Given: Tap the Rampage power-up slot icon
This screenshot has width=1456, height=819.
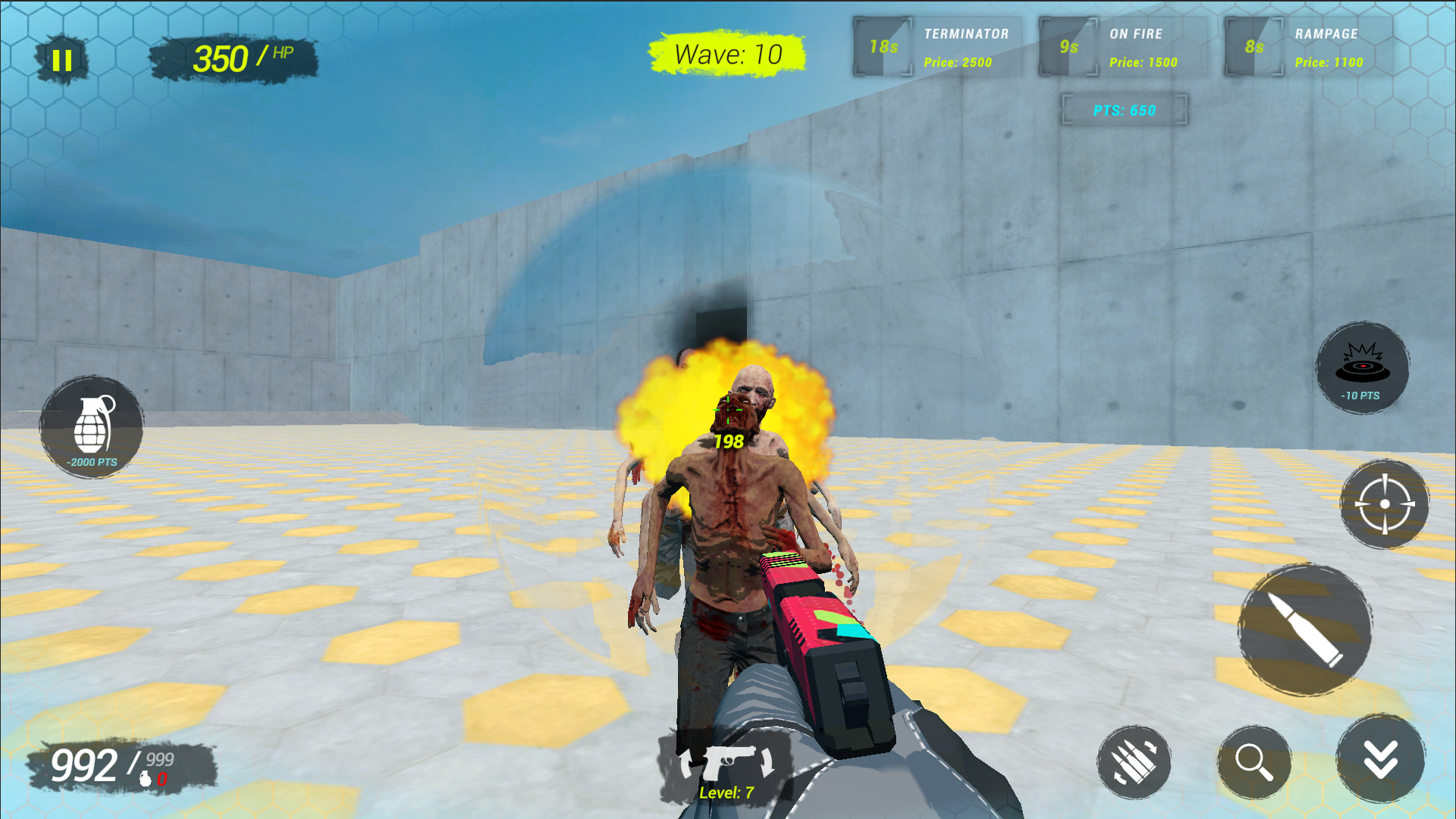Looking at the screenshot, I should pos(1253,46).
